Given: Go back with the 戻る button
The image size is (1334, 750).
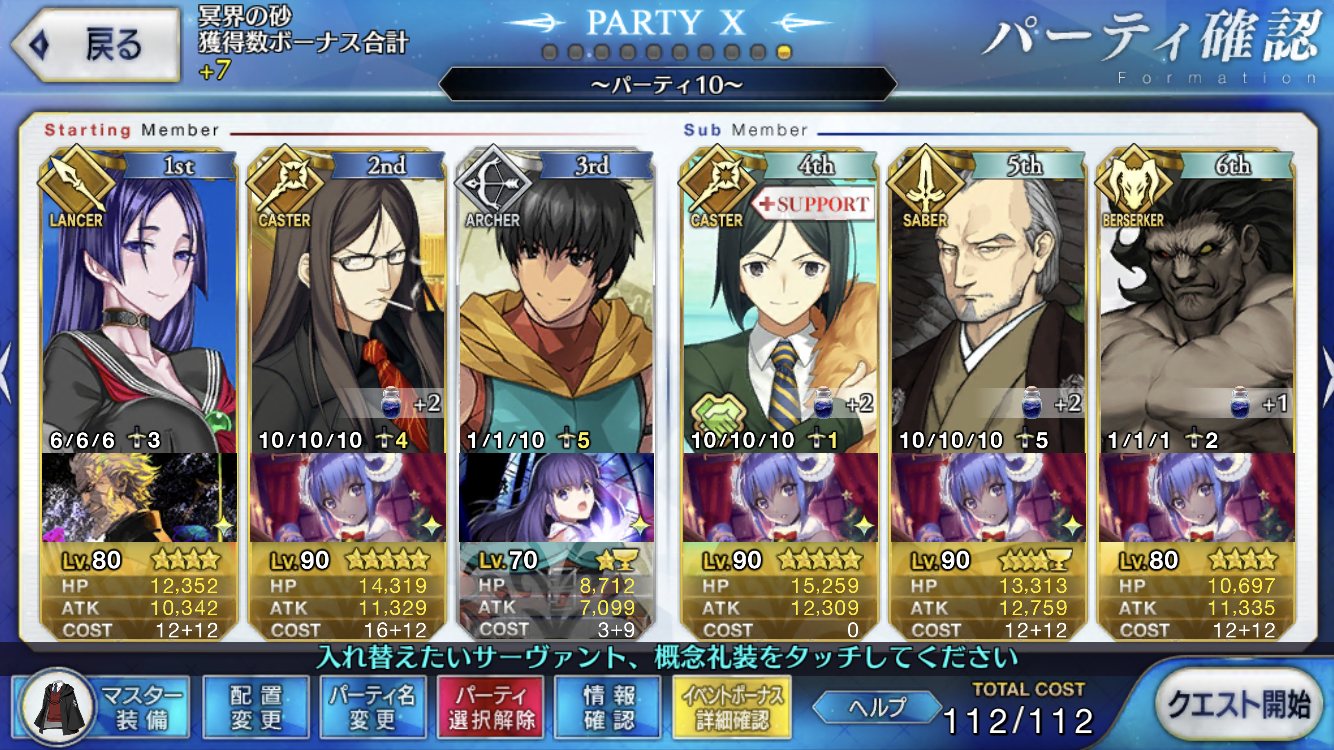Looking at the screenshot, I should click(x=97, y=46).
